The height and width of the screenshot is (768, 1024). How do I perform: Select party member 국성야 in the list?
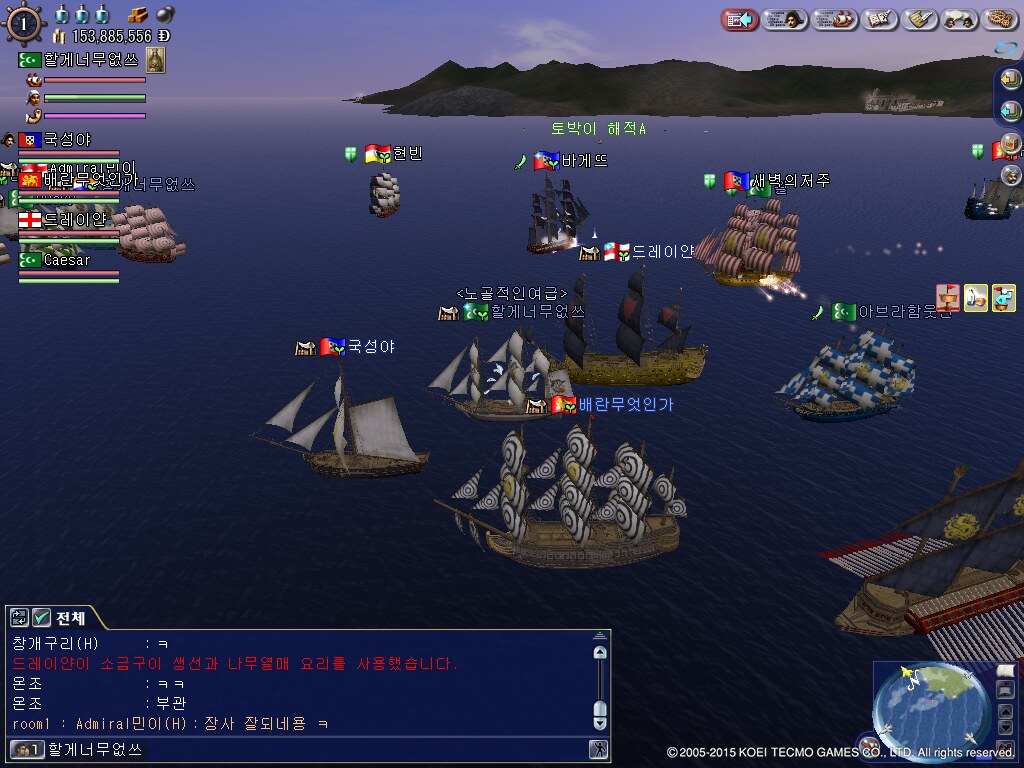[66, 140]
